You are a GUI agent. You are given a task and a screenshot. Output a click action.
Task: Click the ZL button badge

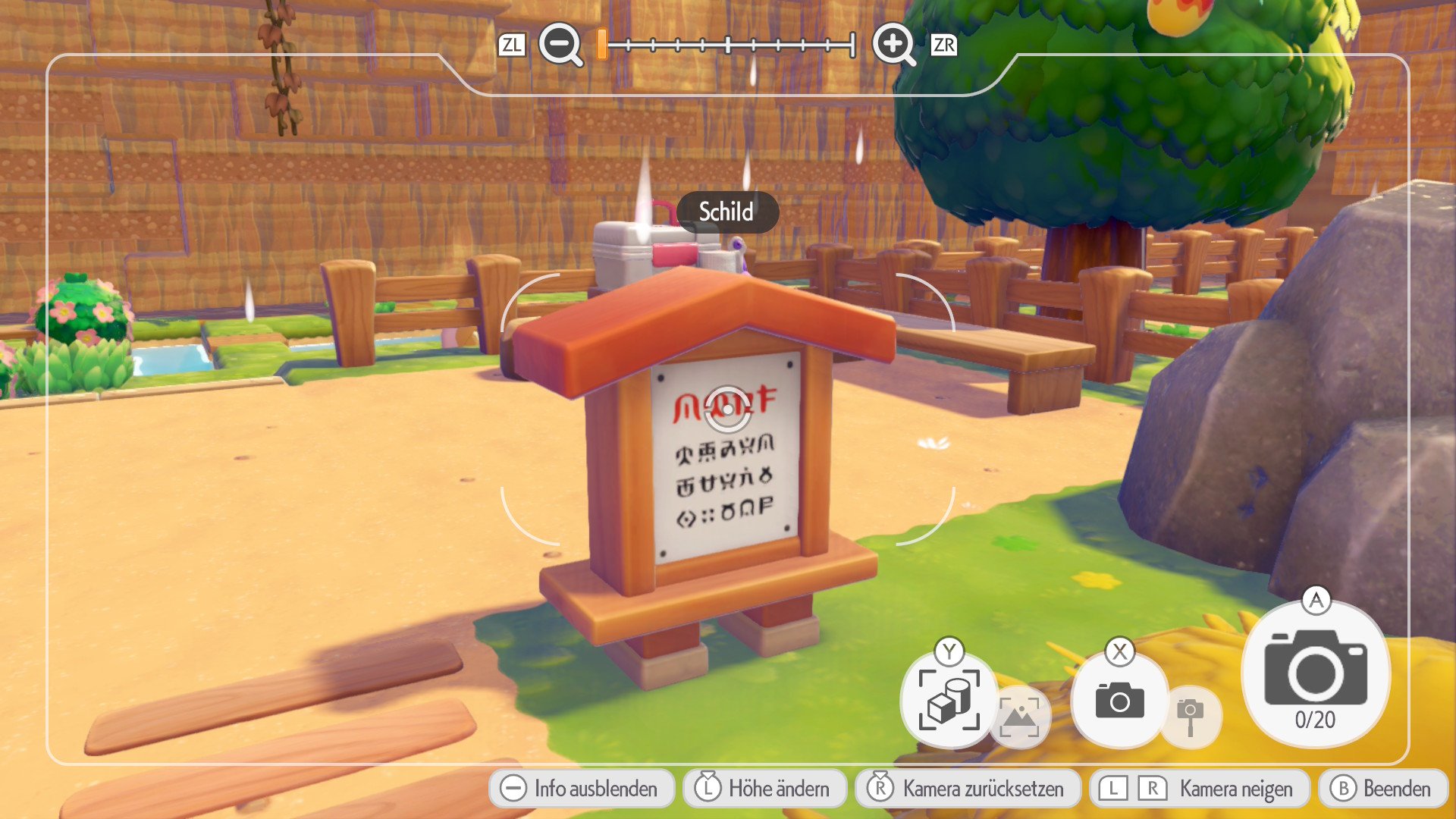point(513,45)
